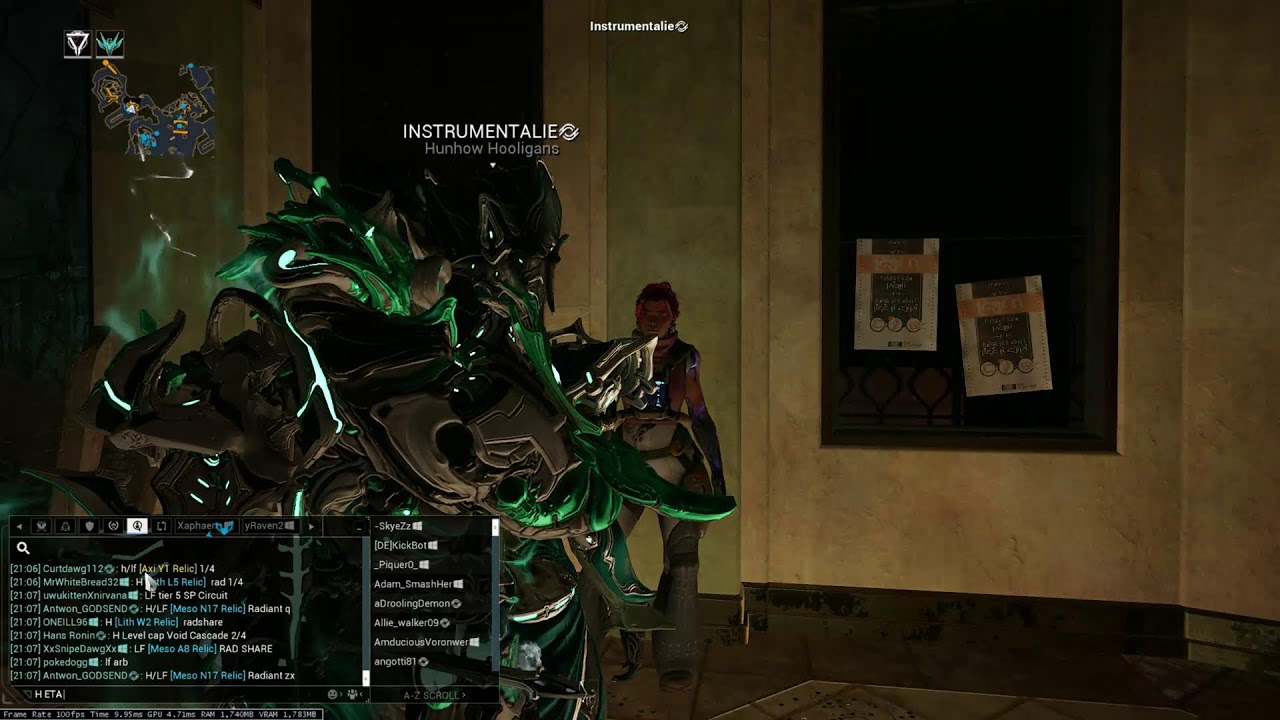Open the shield Squad chat tab
The image size is (1280, 720).
pyautogui.click(x=89, y=525)
